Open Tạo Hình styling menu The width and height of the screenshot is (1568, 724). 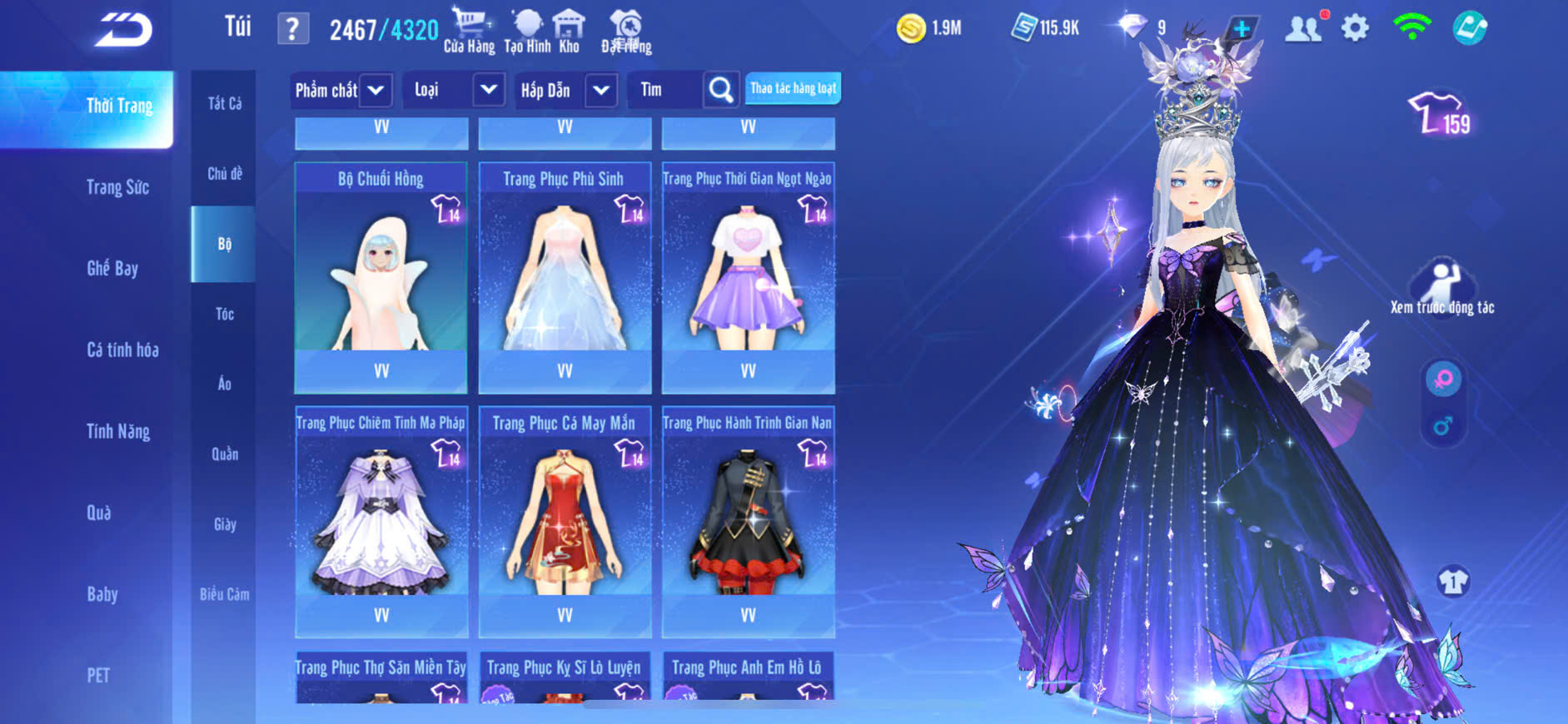coord(527,31)
